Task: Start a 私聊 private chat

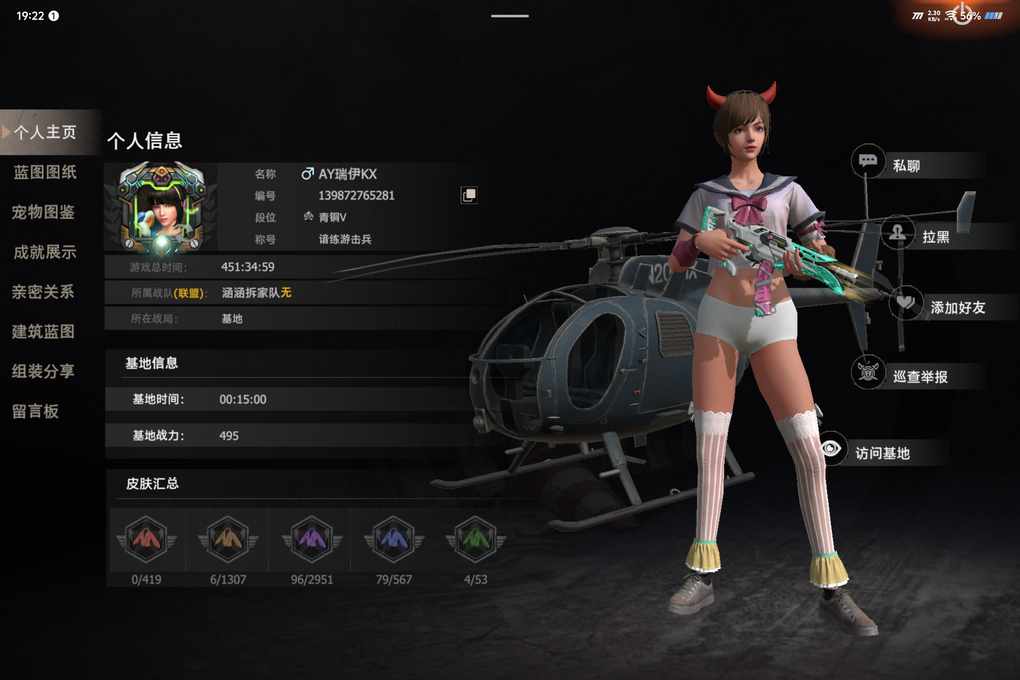Action: tap(904, 166)
